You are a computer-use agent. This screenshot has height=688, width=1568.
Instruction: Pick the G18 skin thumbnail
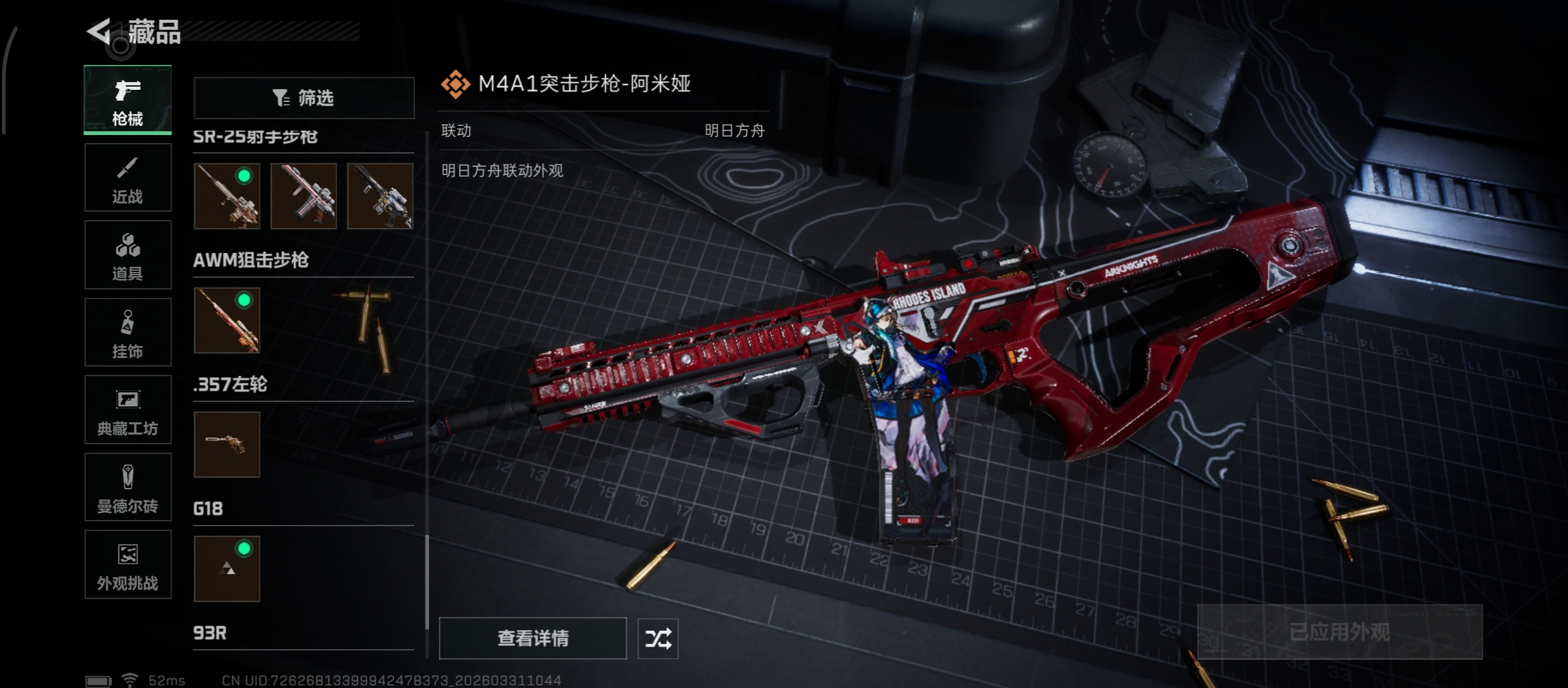(227, 568)
